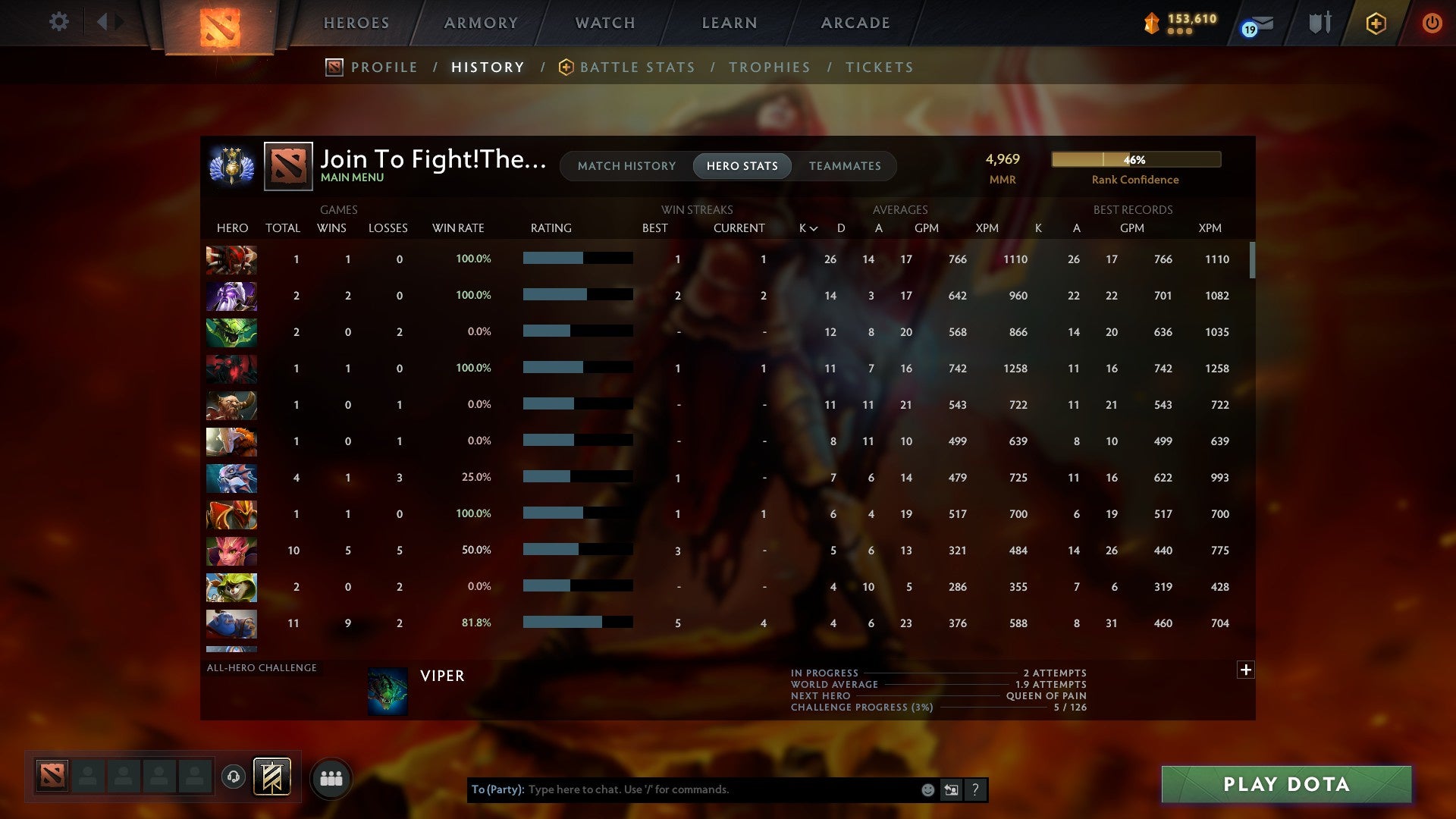
Task: Click the chat help question mark button
Action: click(976, 789)
